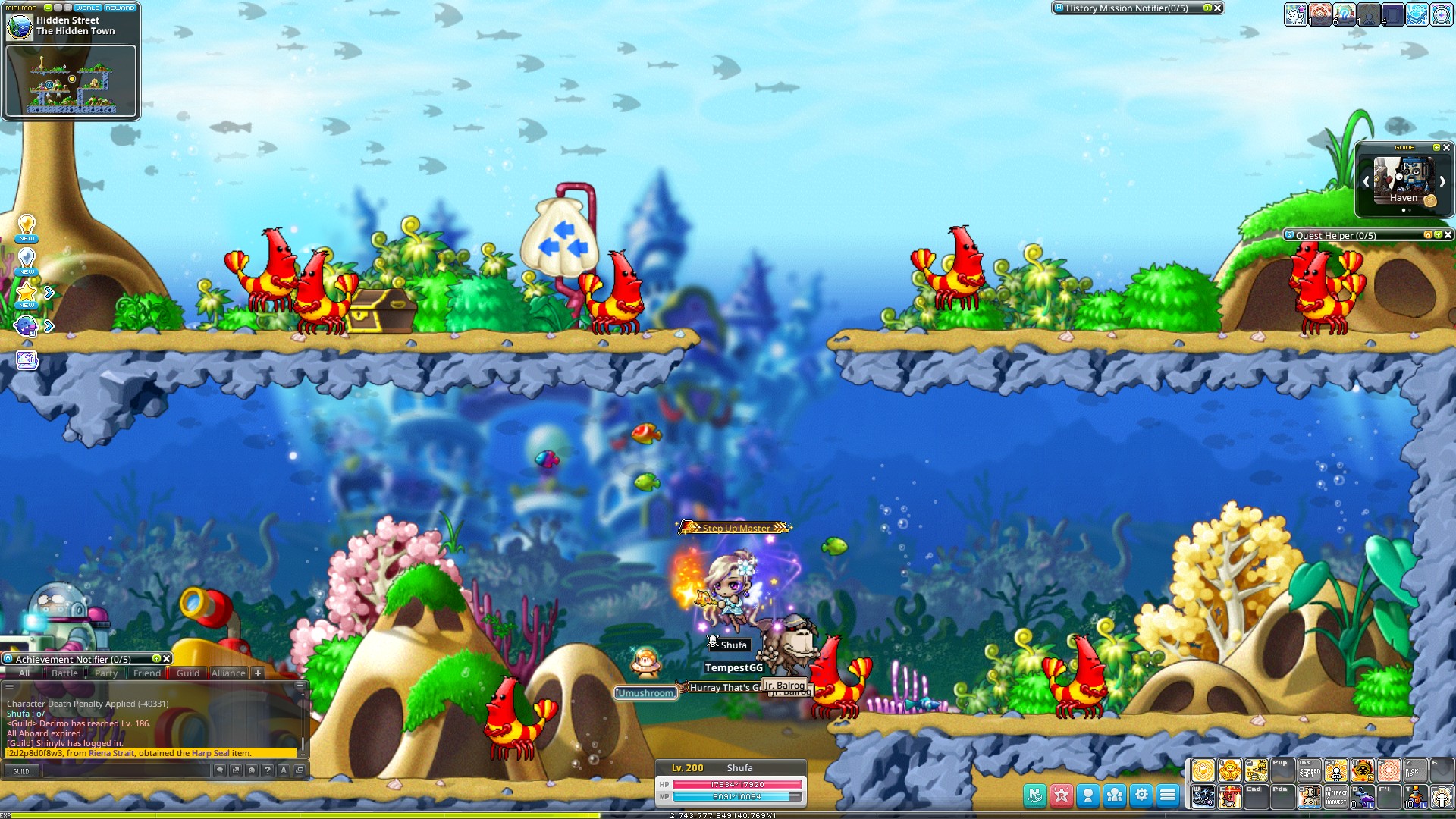1456x819 pixels.
Task: Add a new chat tab
Action: tap(258, 673)
